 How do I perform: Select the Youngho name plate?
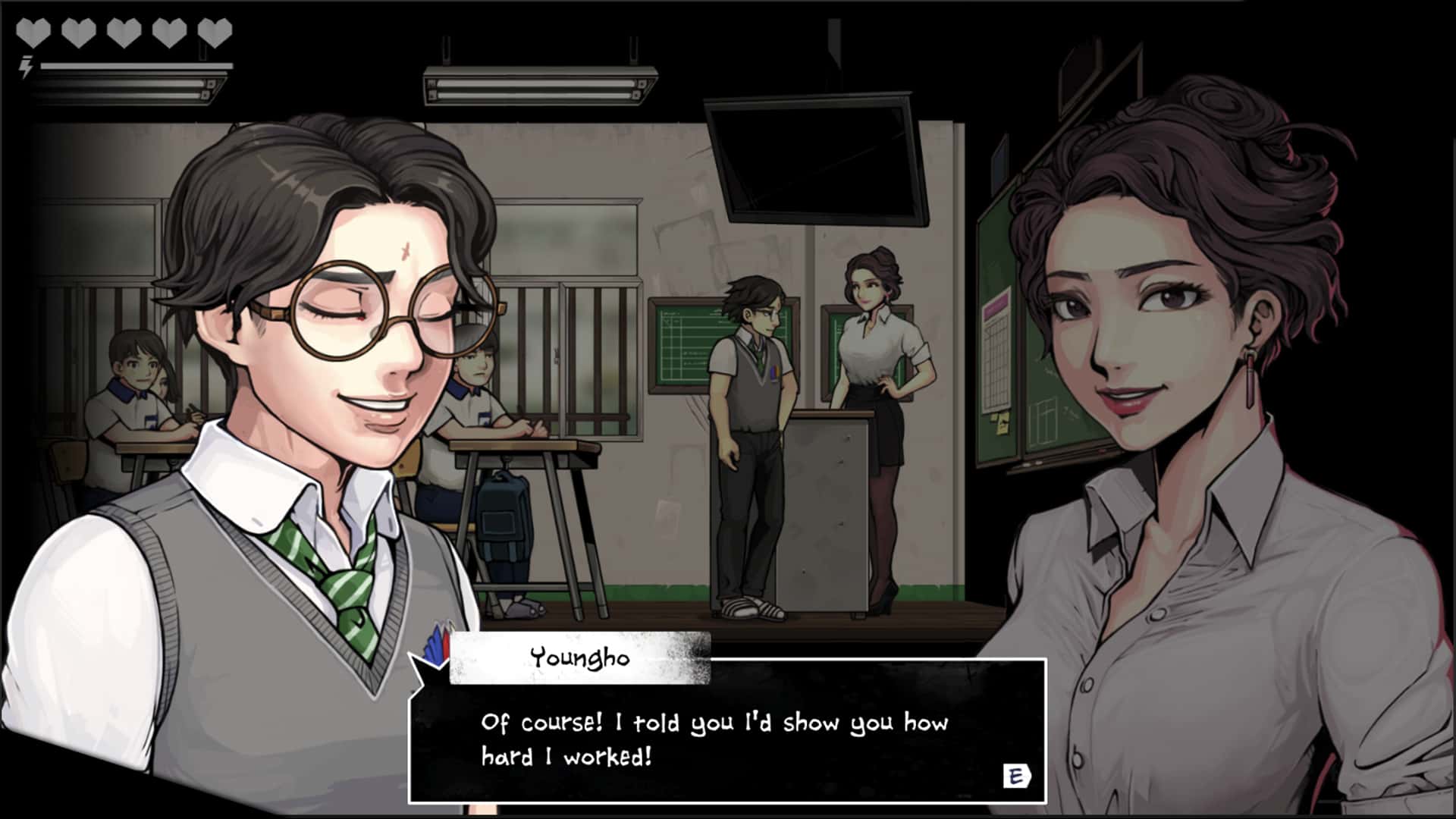coord(580,658)
